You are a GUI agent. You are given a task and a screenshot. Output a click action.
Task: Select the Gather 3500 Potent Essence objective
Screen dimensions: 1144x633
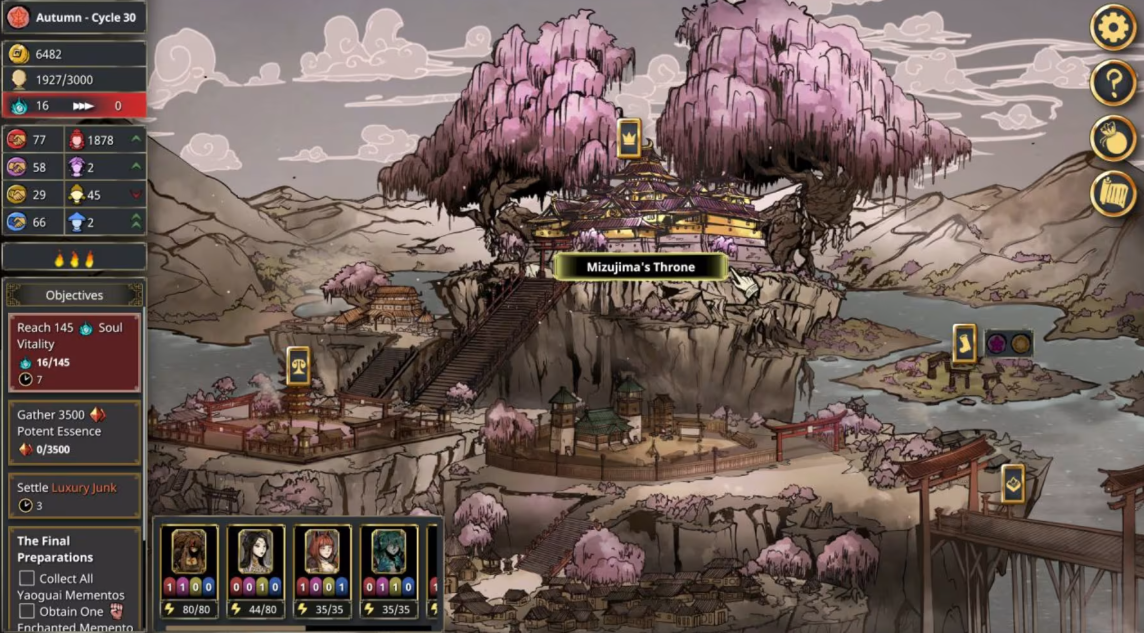(x=74, y=432)
